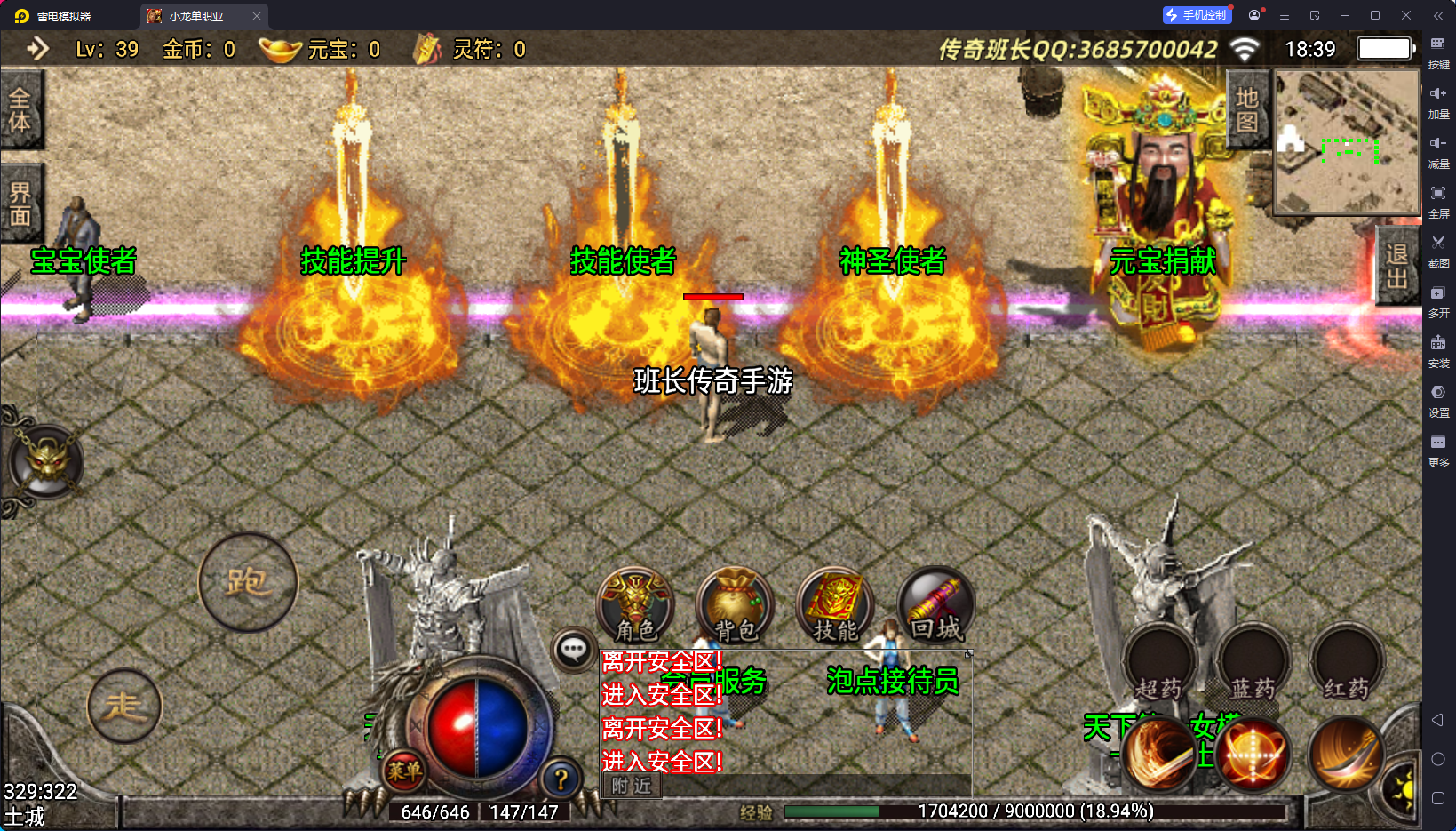
Task: Use the 回城 town return scroll
Action: point(936,606)
